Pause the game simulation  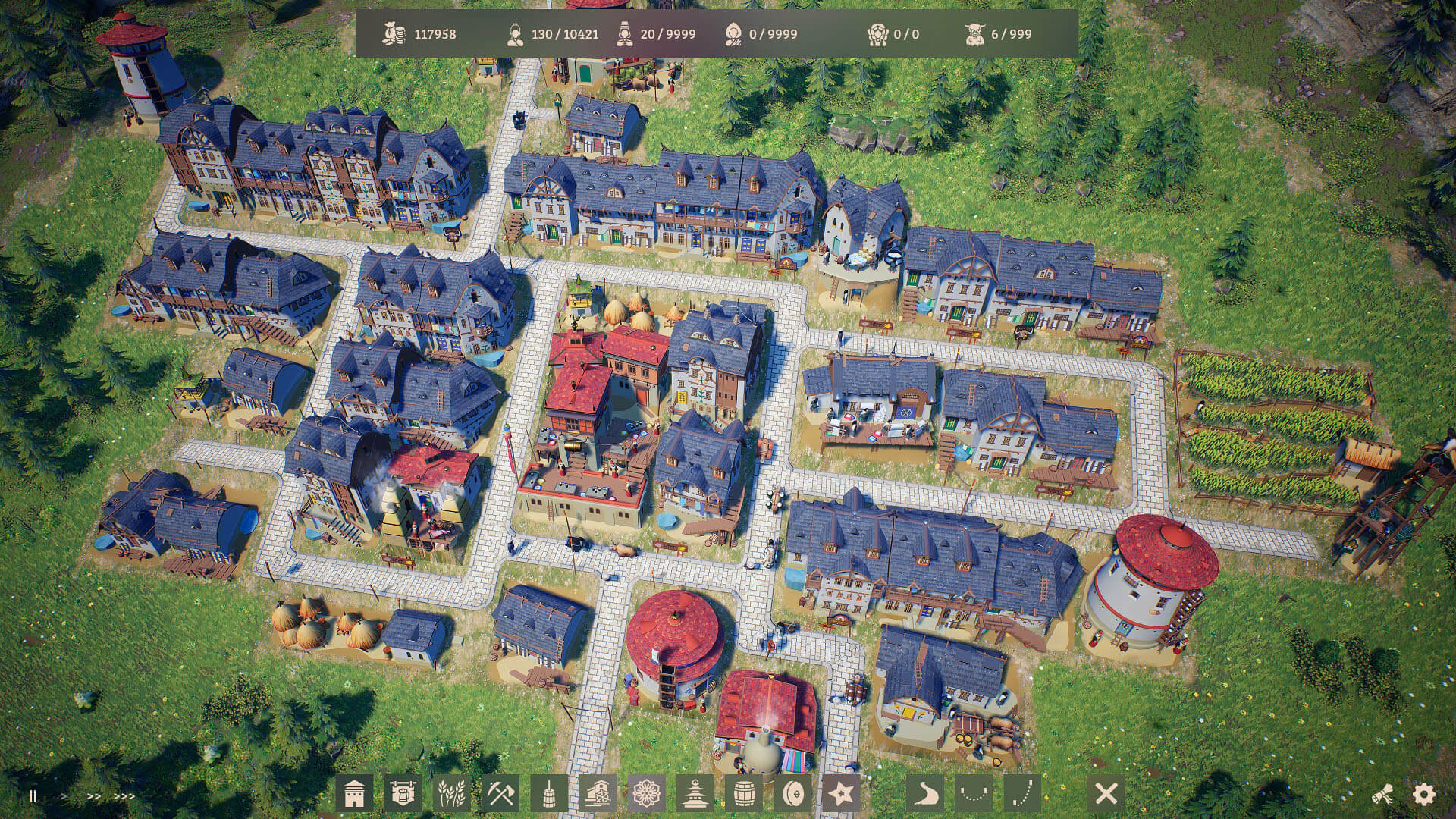click(x=33, y=796)
